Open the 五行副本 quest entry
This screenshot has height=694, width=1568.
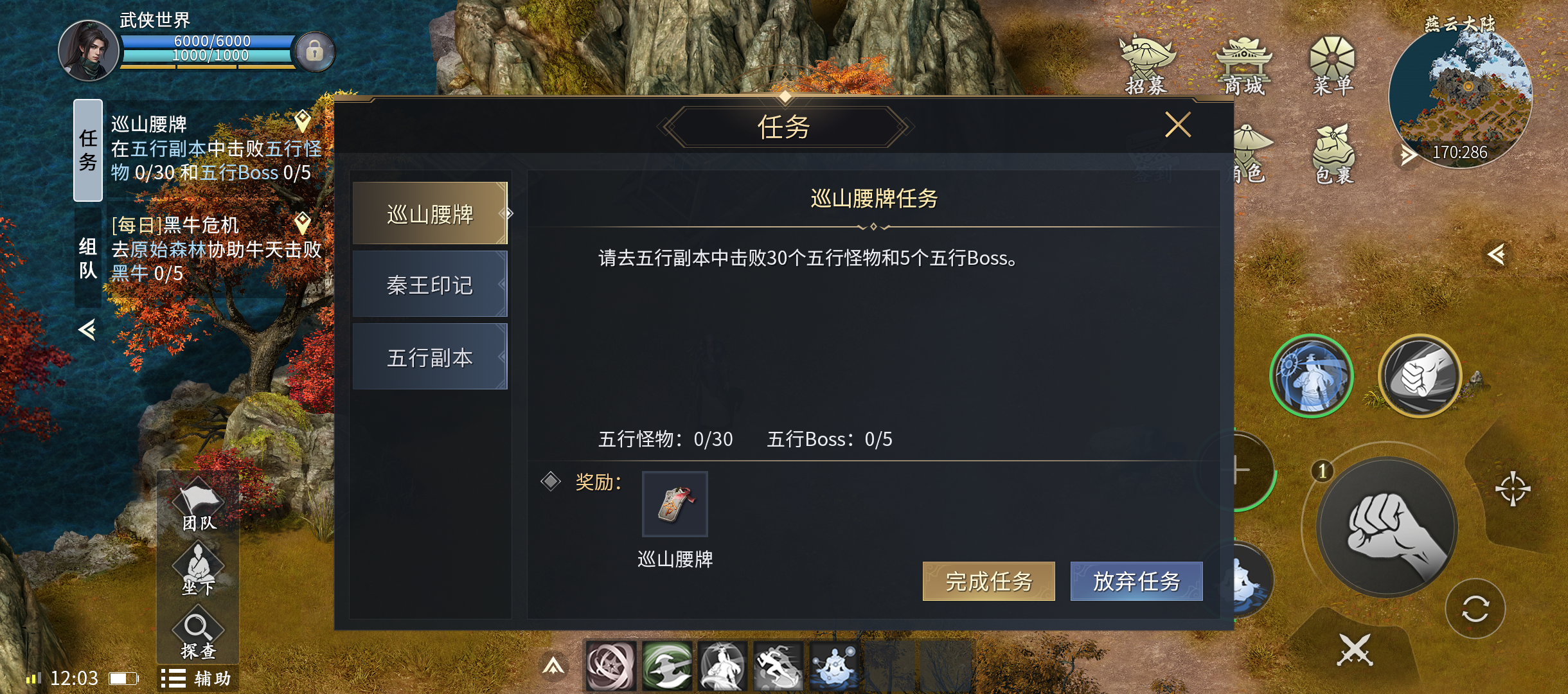click(429, 357)
